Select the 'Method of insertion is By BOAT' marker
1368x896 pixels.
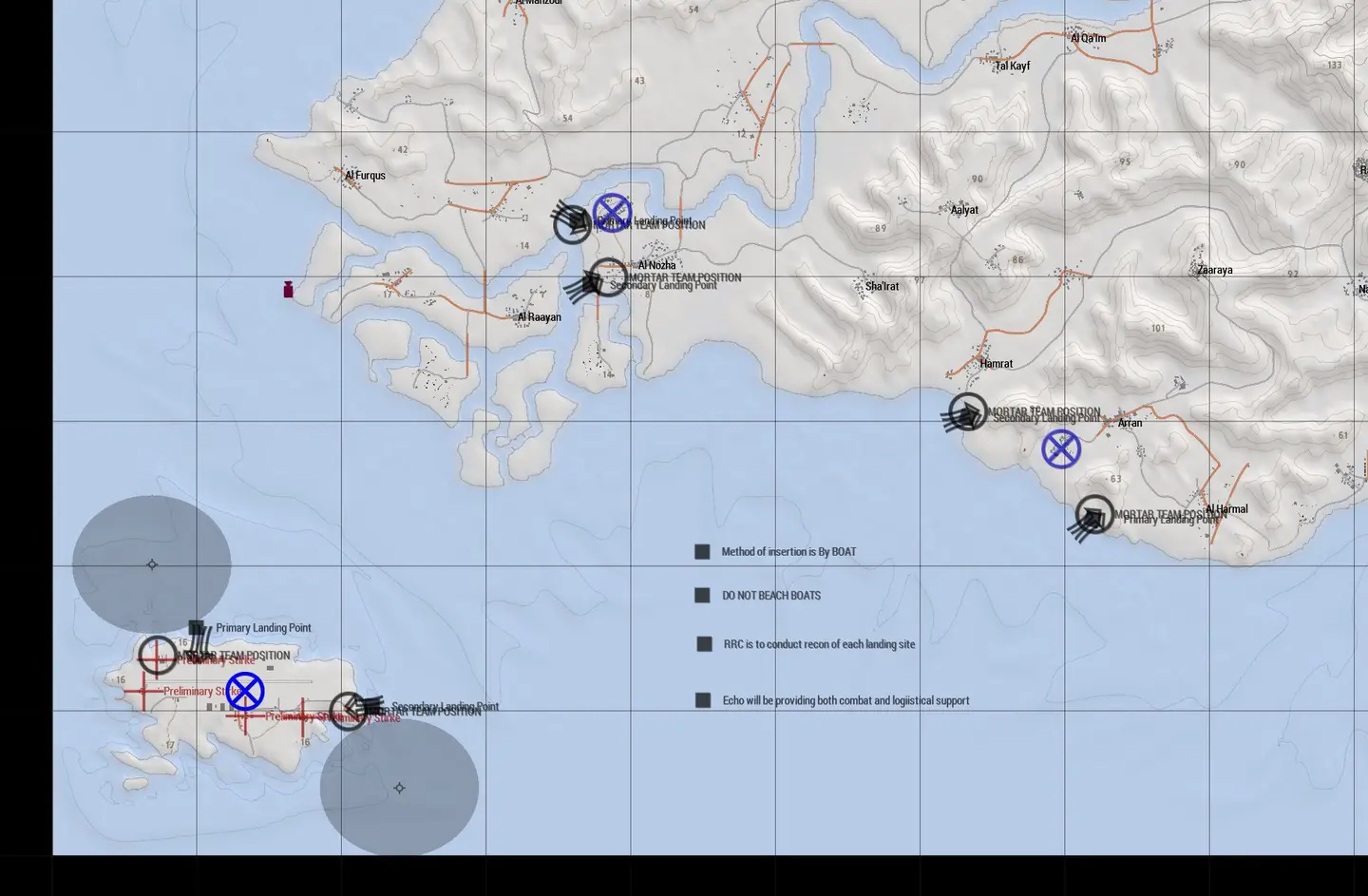(x=702, y=552)
